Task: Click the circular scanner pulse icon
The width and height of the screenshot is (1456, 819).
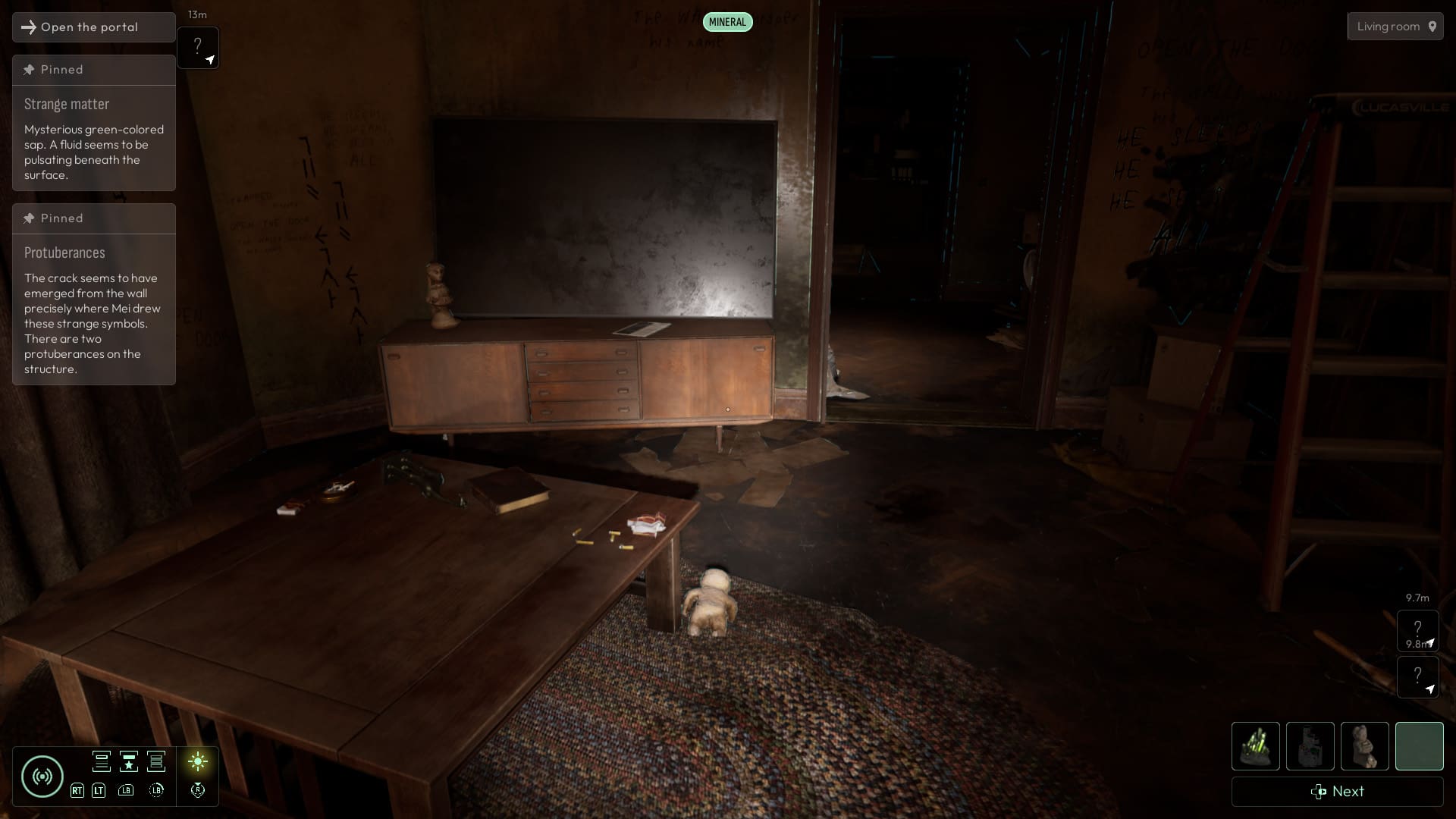Action: coord(42,777)
